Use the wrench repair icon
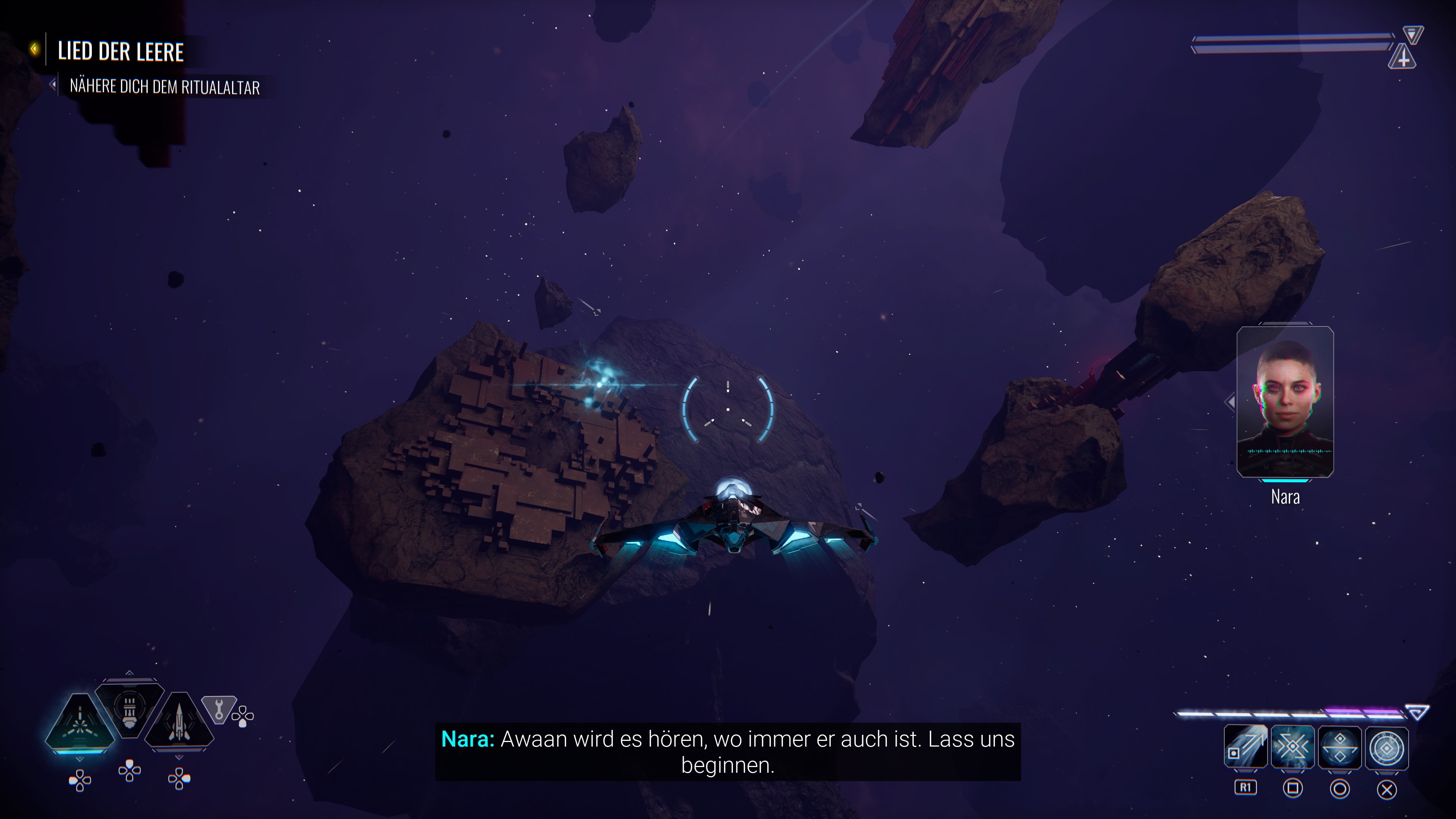 pyautogui.click(x=218, y=709)
